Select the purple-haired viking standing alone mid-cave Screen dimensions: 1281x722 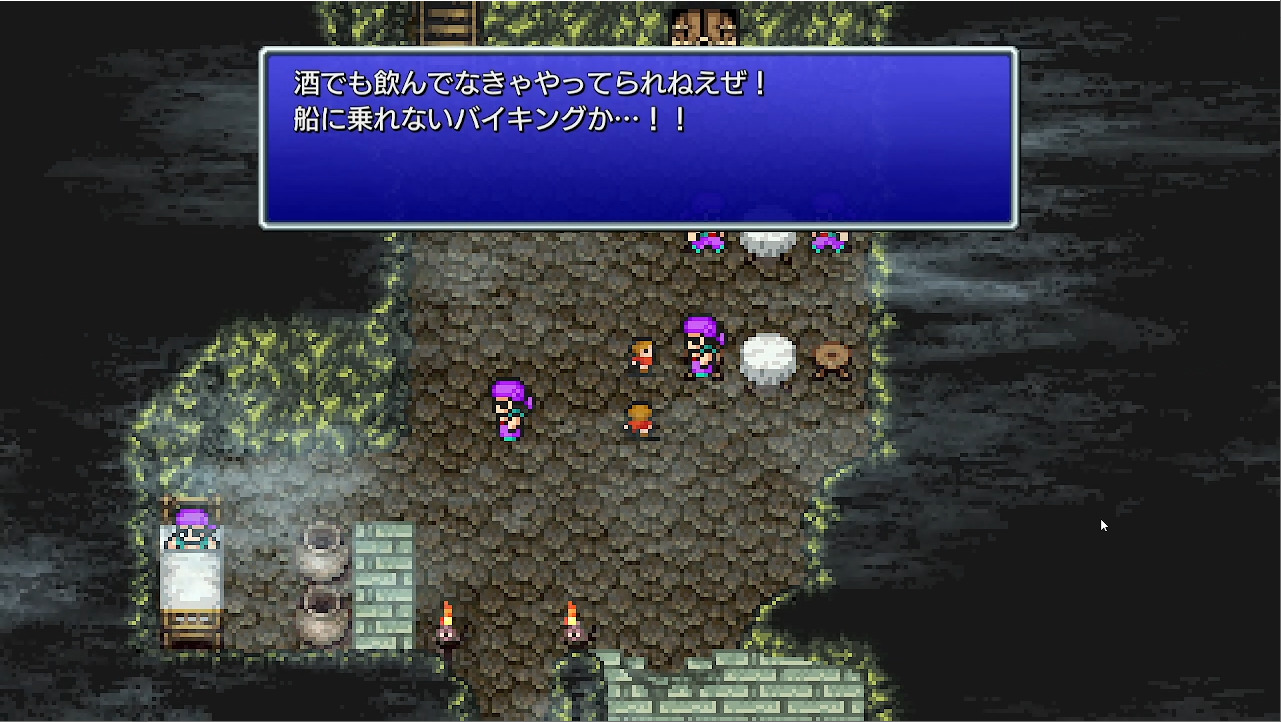[508, 410]
